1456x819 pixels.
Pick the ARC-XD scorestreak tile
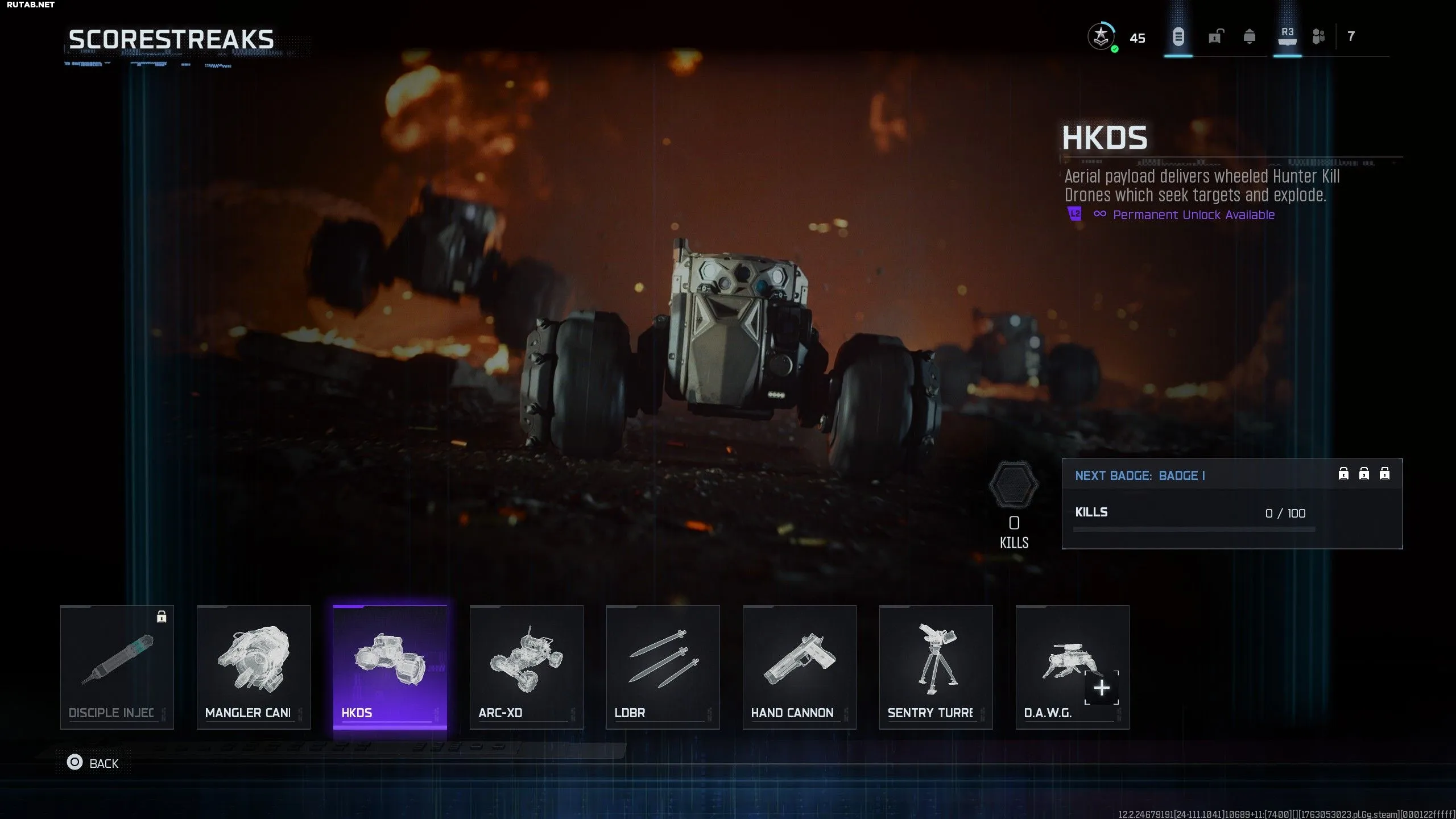tap(527, 667)
